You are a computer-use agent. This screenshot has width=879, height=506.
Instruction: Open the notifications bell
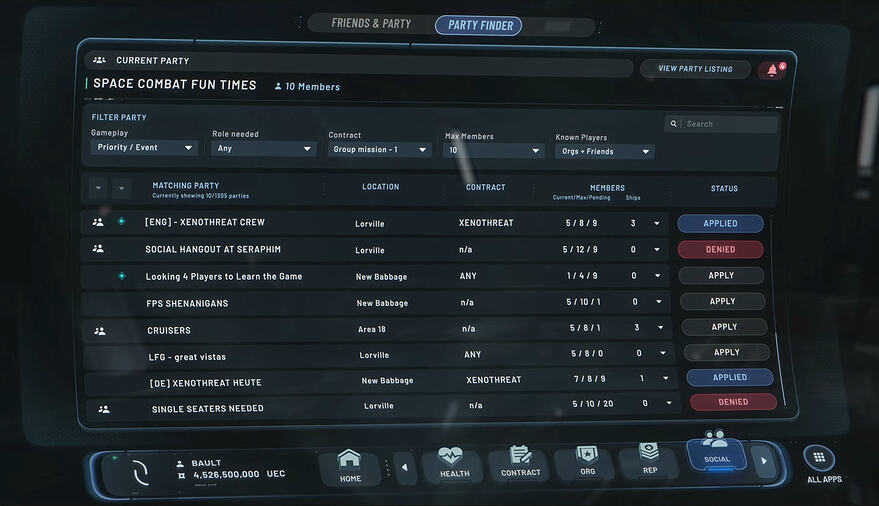(x=771, y=70)
